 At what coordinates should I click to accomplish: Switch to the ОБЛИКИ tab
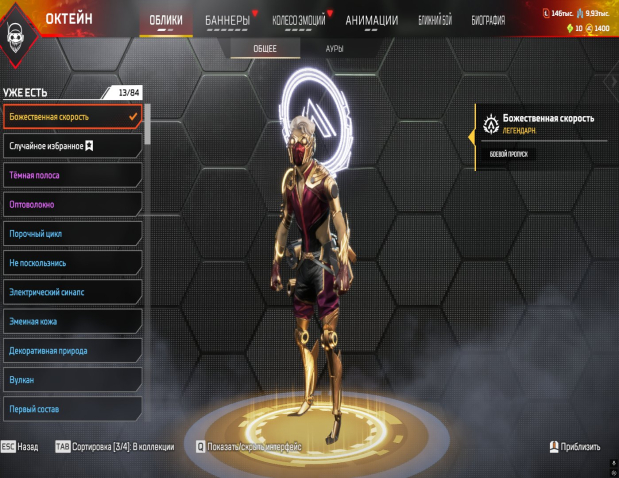coord(166,20)
